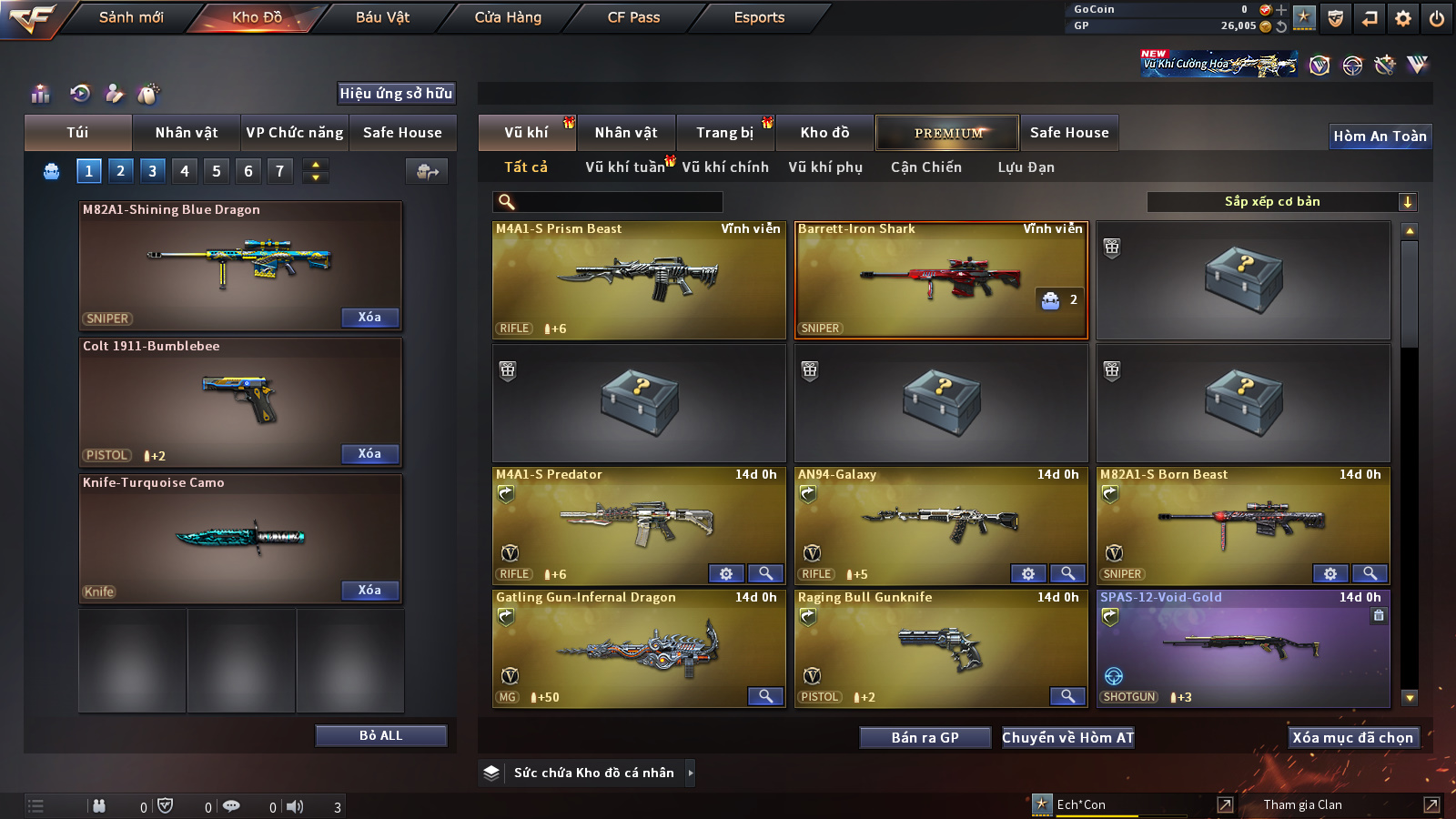
Task: Open the Cửa Hàng shop menu
Action: (x=508, y=17)
